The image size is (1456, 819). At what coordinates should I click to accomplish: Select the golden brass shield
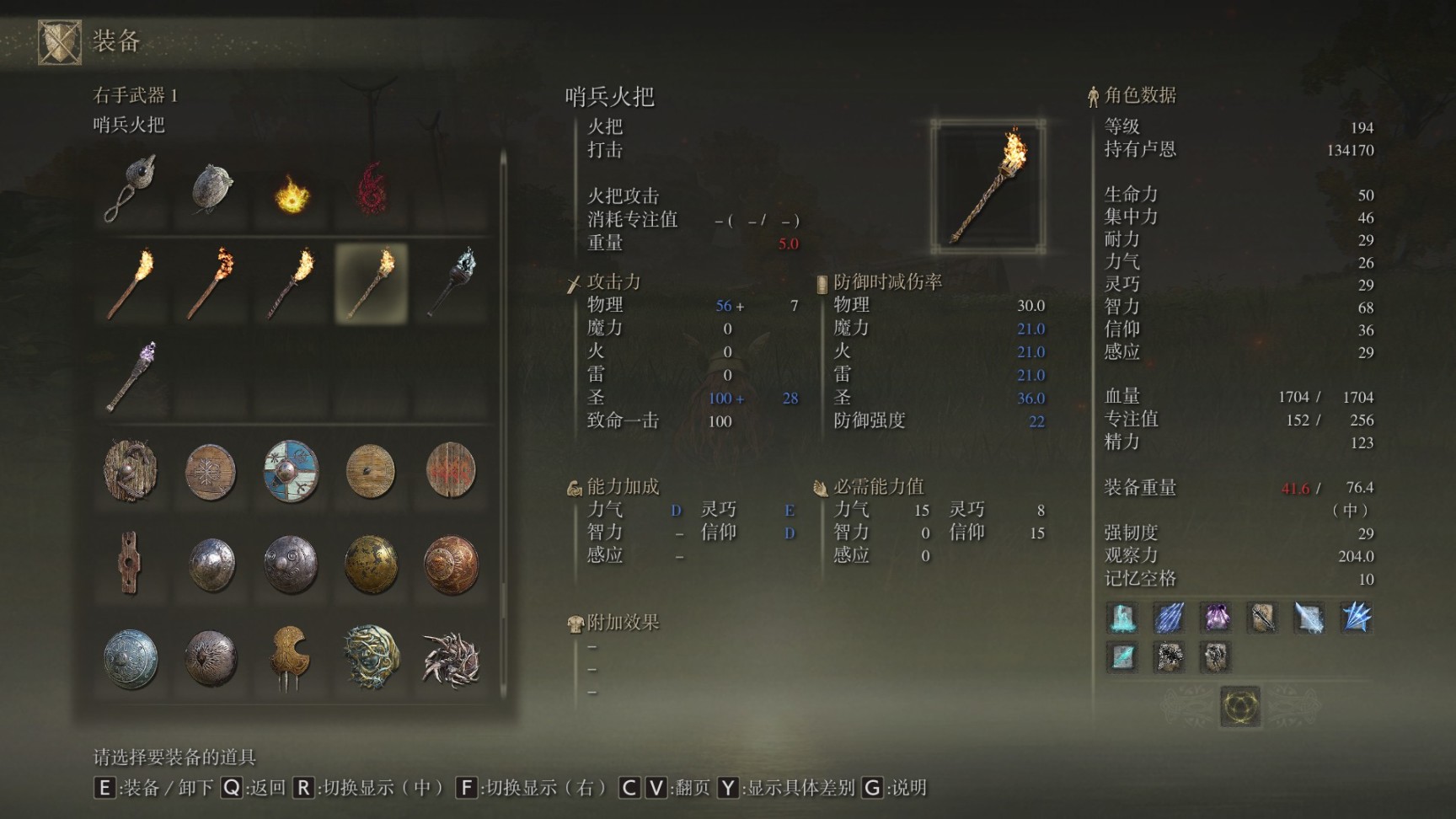(x=371, y=565)
